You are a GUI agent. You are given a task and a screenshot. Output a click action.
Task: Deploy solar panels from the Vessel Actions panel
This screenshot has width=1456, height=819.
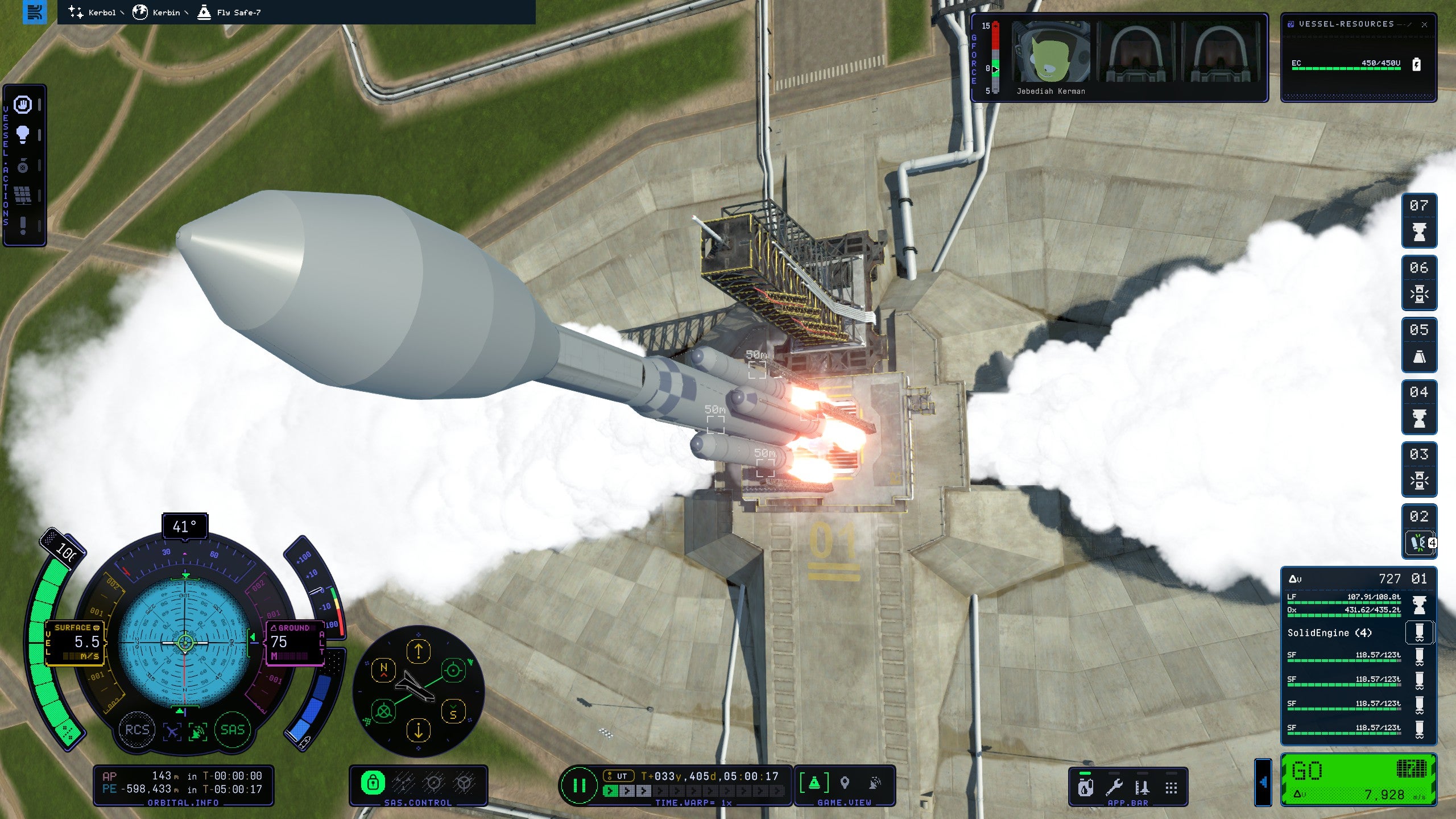[x=23, y=194]
